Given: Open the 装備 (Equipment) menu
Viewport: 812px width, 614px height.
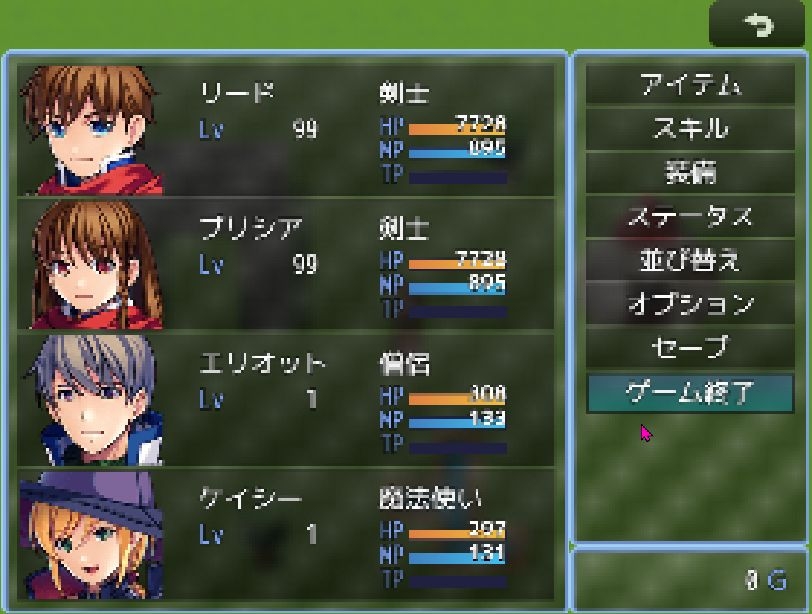Looking at the screenshot, I should point(689,172).
